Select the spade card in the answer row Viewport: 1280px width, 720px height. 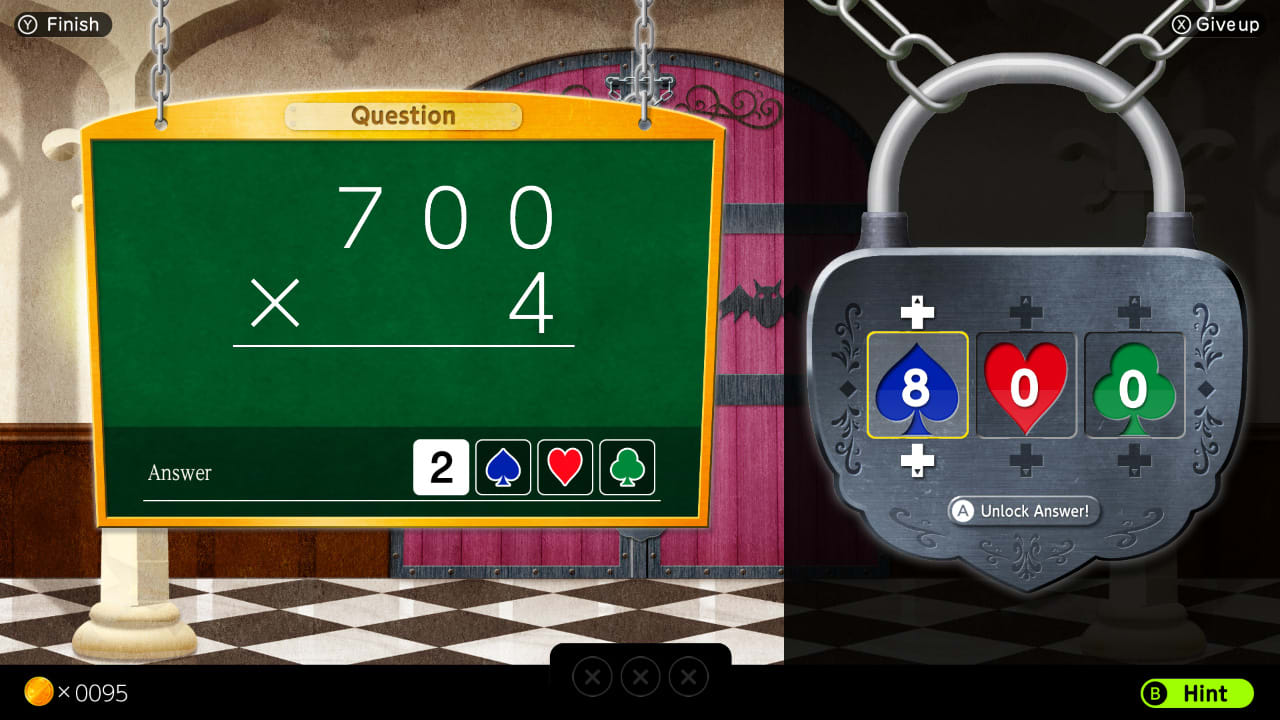pyautogui.click(x=503, y=467)
